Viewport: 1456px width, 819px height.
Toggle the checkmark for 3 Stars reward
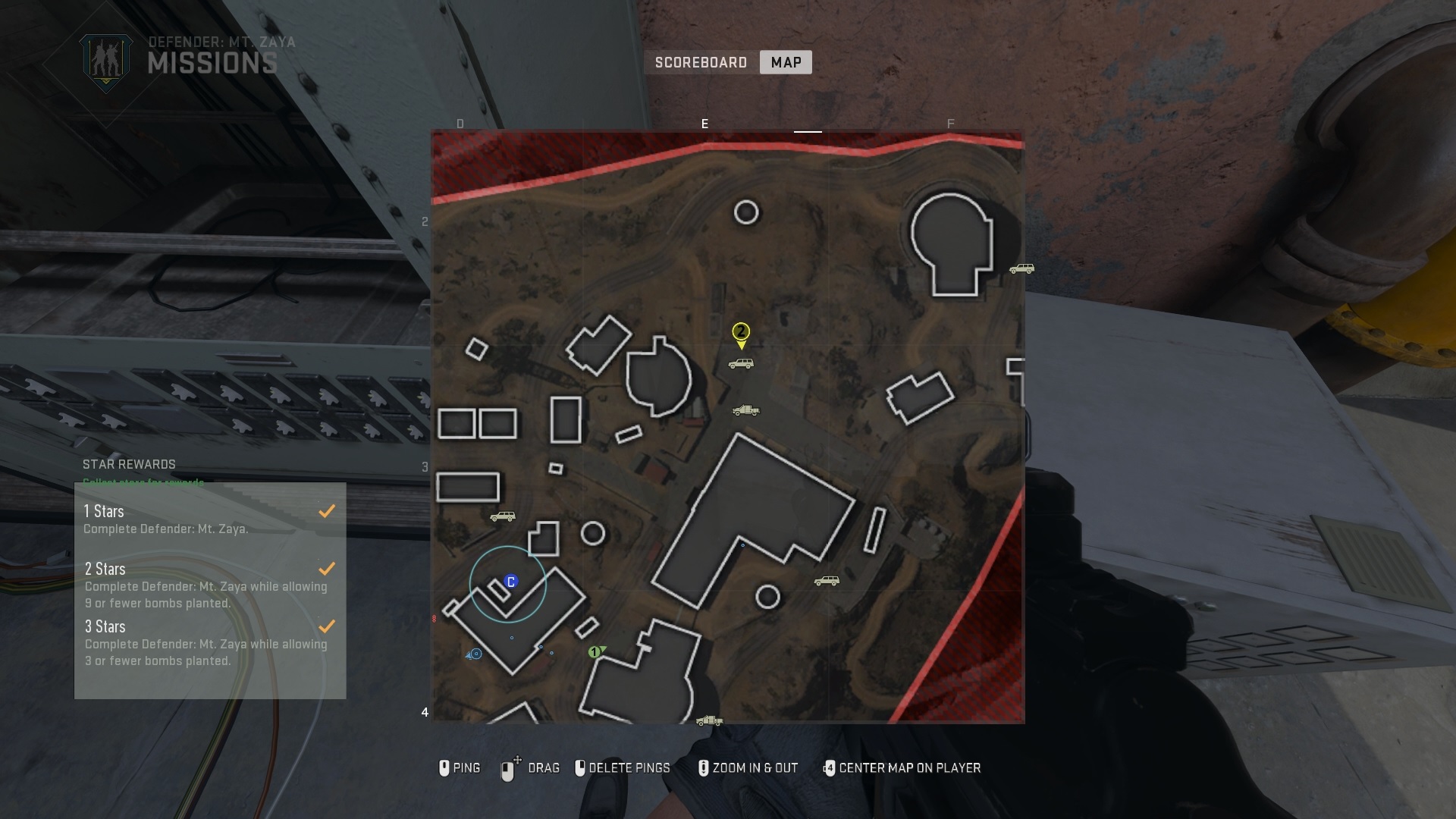click(327, 626)
